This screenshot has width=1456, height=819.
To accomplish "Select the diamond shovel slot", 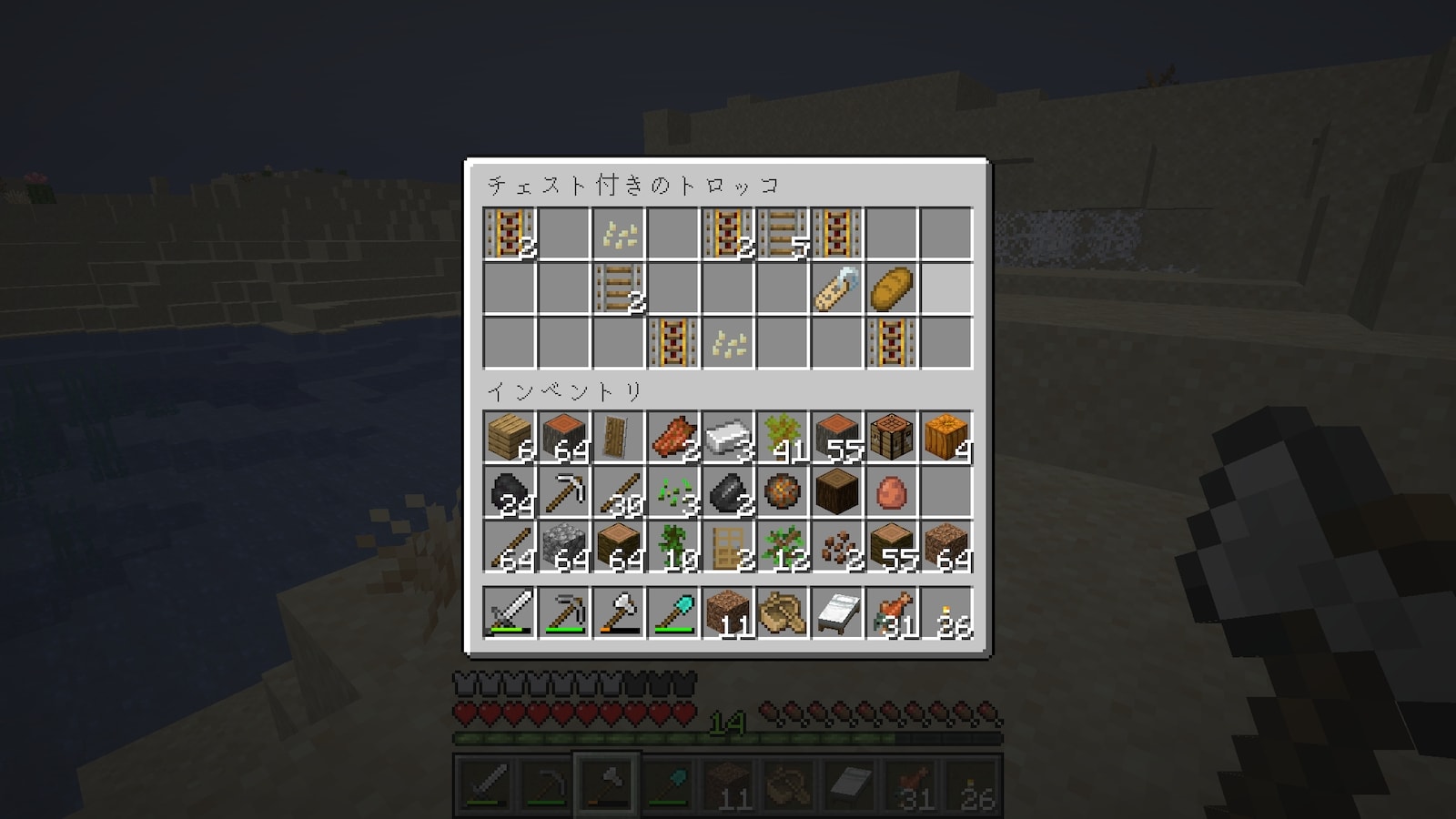I will 672,612.
